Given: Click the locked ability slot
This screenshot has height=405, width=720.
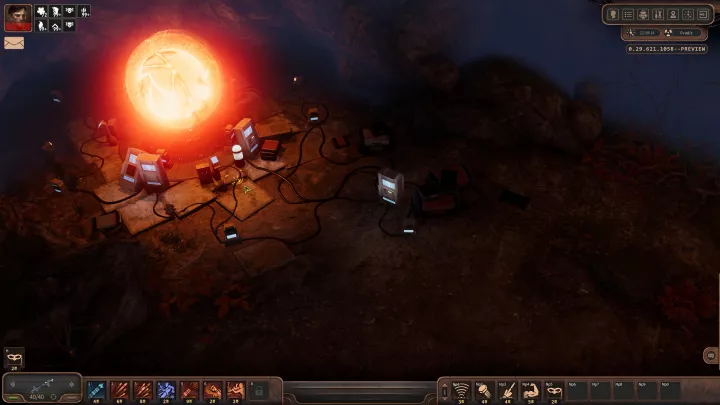Looking at the screenshot, I should coord(261,389).
